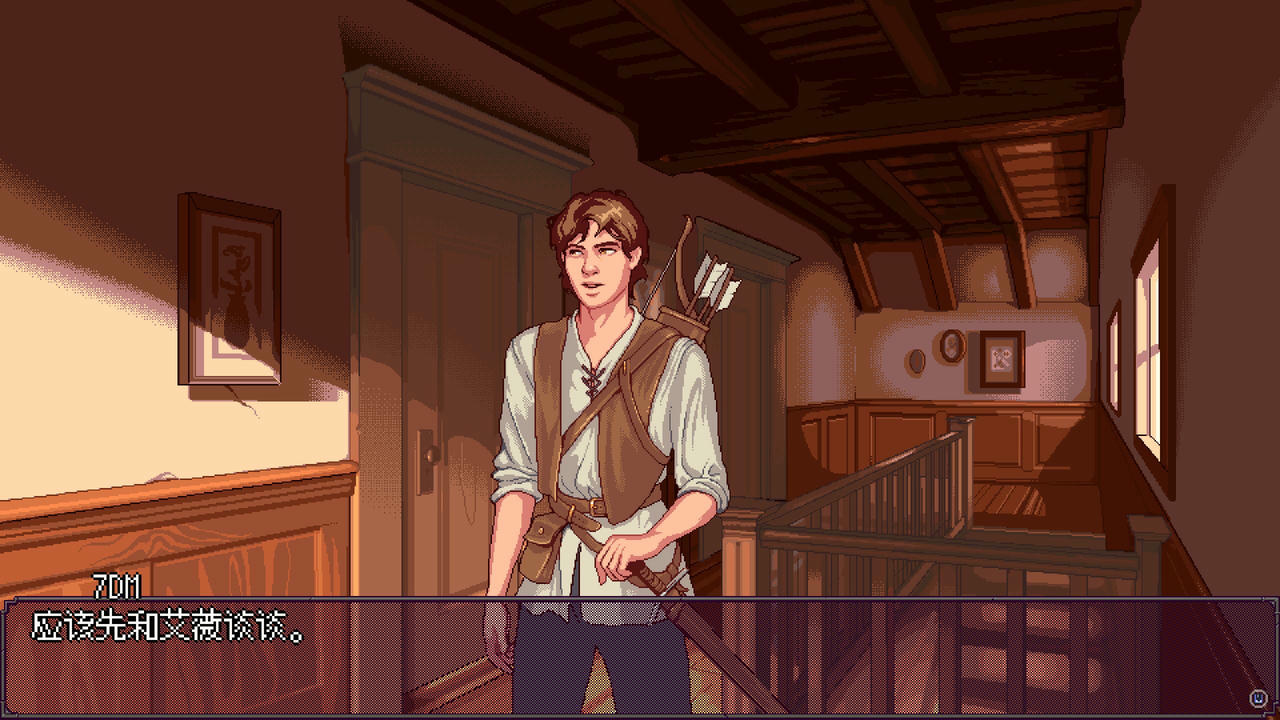Click the small framed picture on the back wall
This screenshot has height=720, width=1280.
pos(1001,358)
